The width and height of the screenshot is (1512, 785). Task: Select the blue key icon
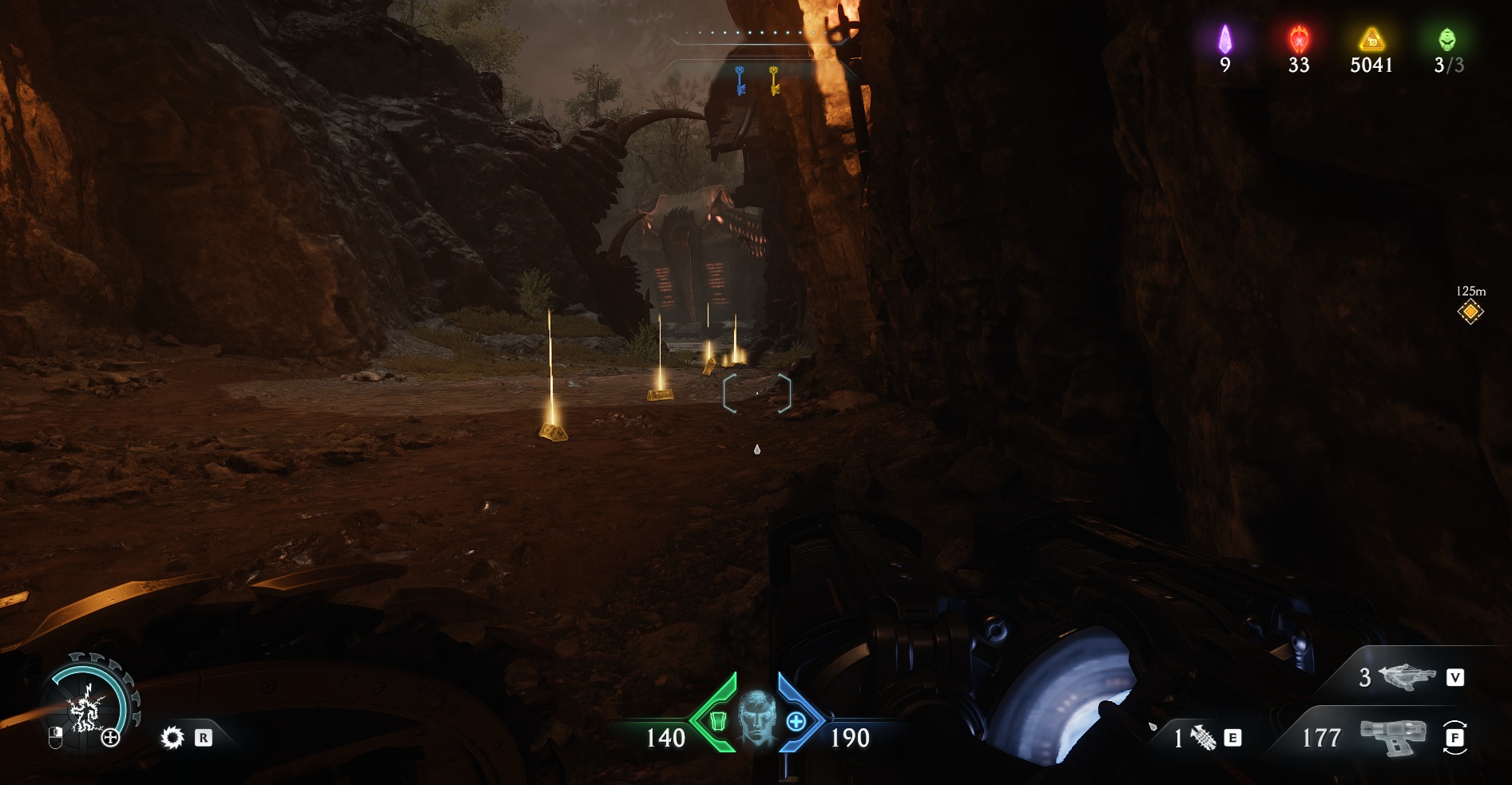click(x=740, y=81)
